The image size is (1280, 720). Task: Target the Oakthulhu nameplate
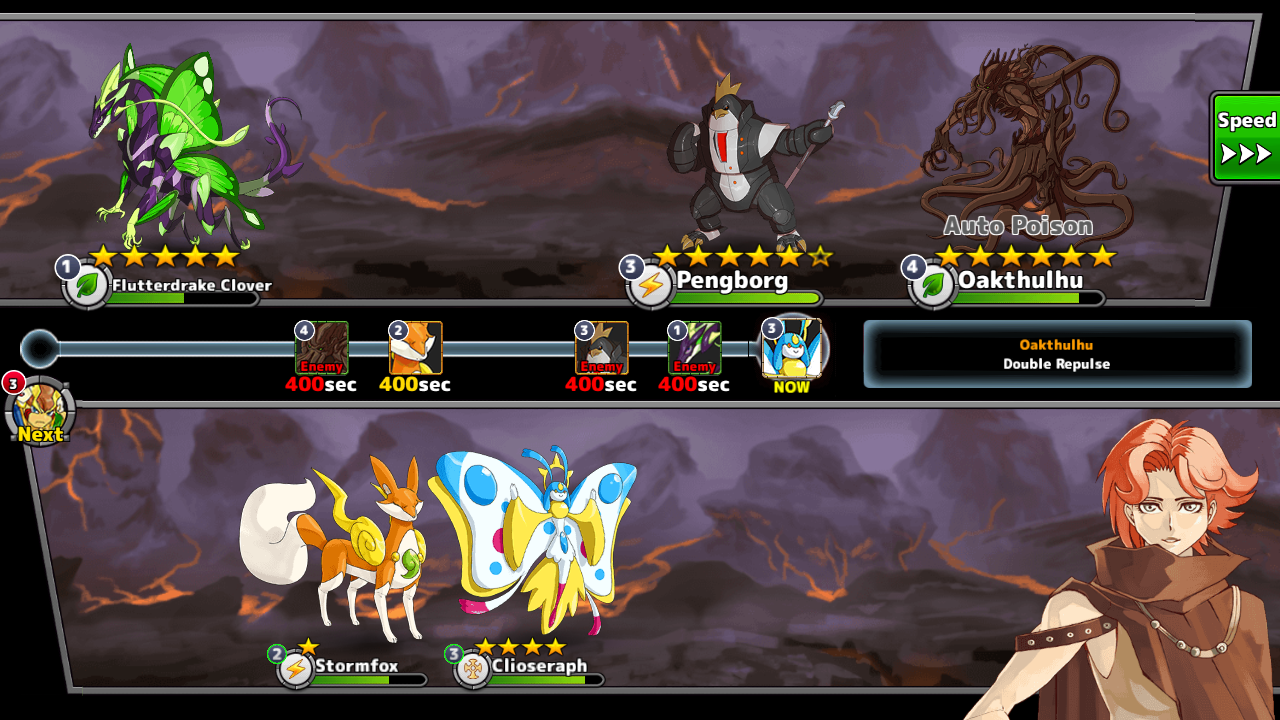click(1020, 281)
